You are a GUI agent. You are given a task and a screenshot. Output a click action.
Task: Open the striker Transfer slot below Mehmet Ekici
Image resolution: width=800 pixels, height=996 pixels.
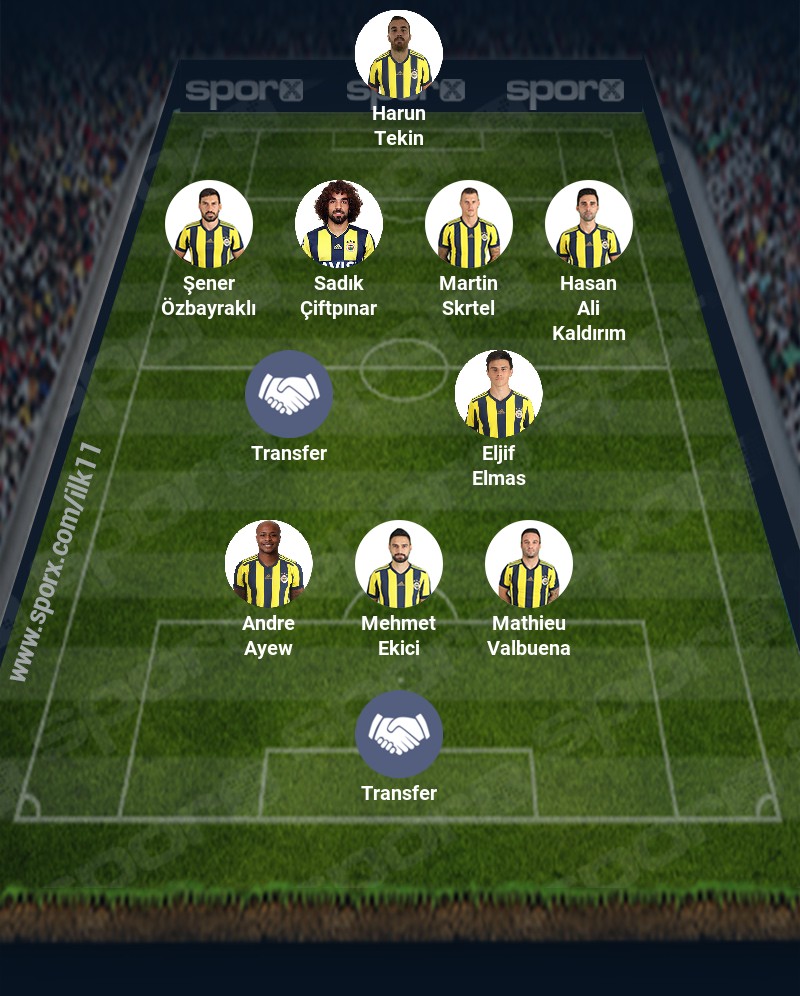click(x=399, y=734)
